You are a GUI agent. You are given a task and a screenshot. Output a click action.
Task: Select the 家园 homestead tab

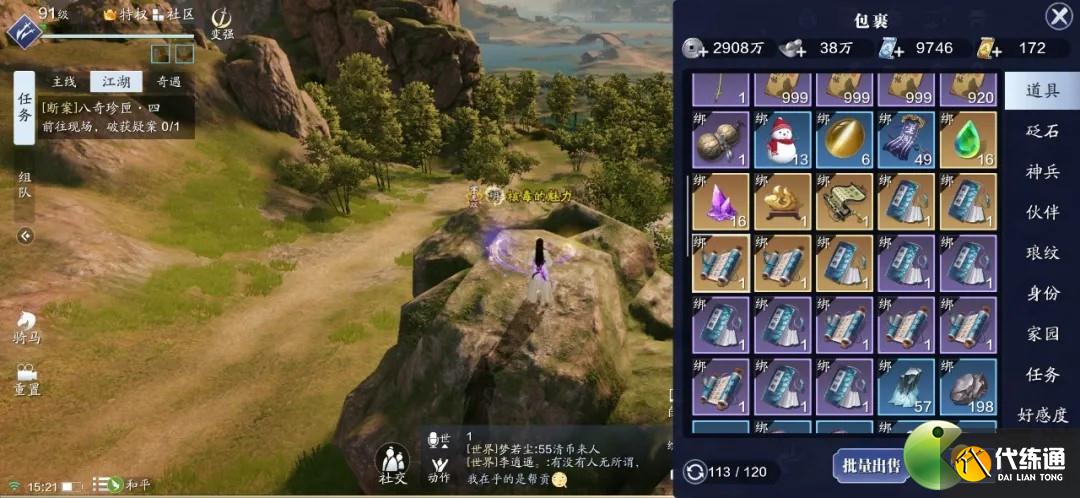coord(1042,334)
